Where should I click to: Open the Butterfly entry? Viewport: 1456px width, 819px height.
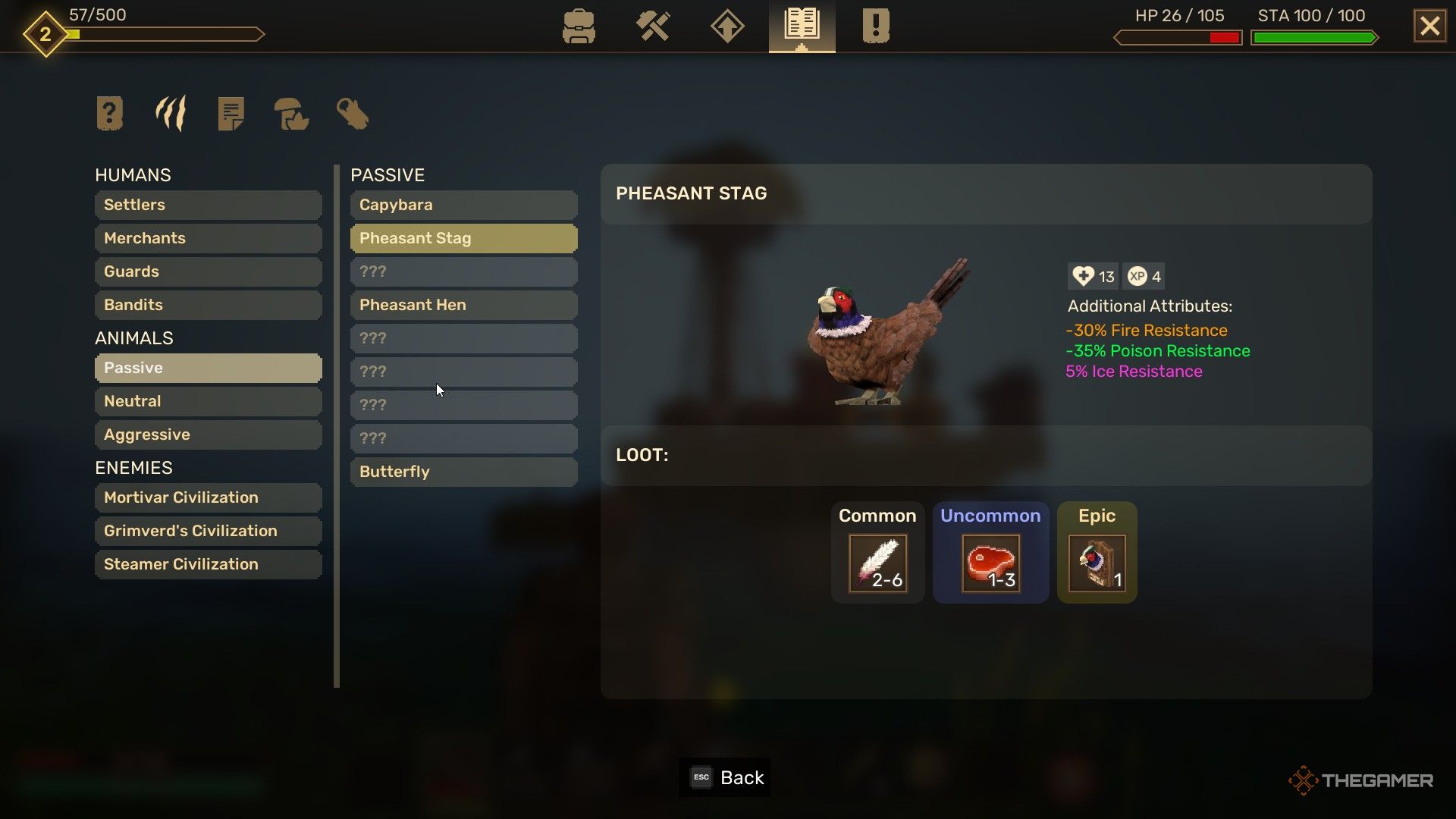(x=463, y=472)
